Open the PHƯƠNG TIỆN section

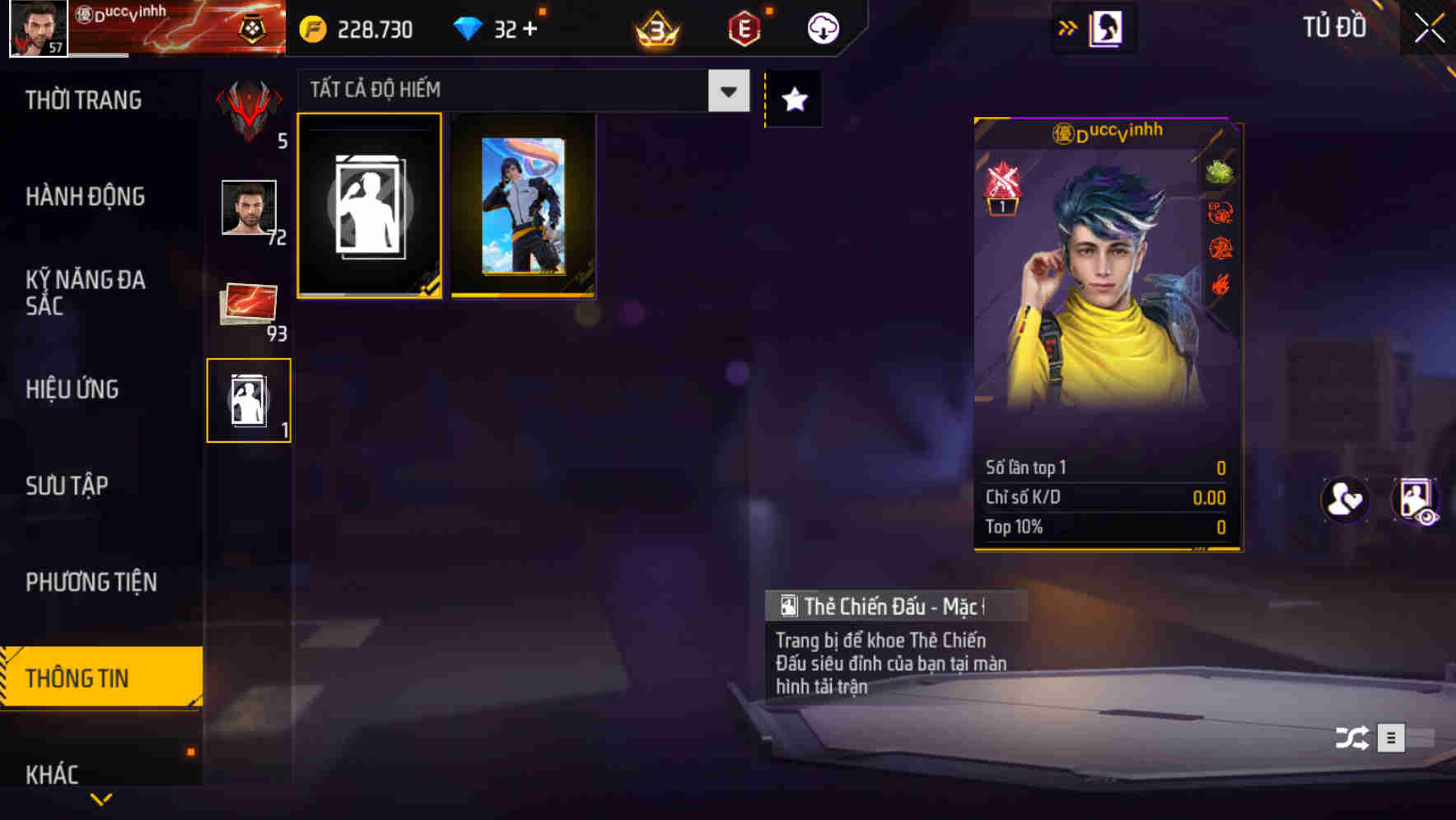click(91, 582)
